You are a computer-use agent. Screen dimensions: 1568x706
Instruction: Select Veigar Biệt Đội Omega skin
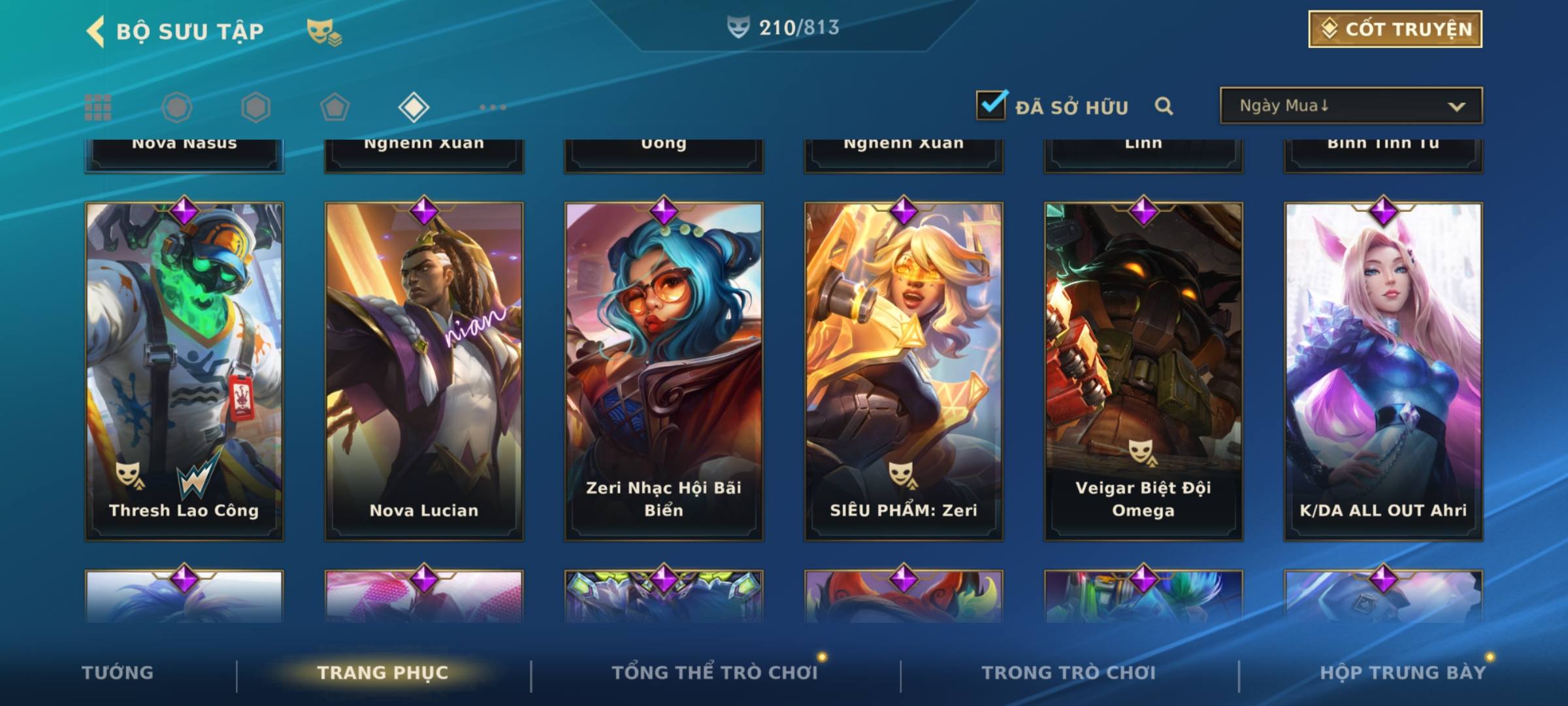(1143, 371)
